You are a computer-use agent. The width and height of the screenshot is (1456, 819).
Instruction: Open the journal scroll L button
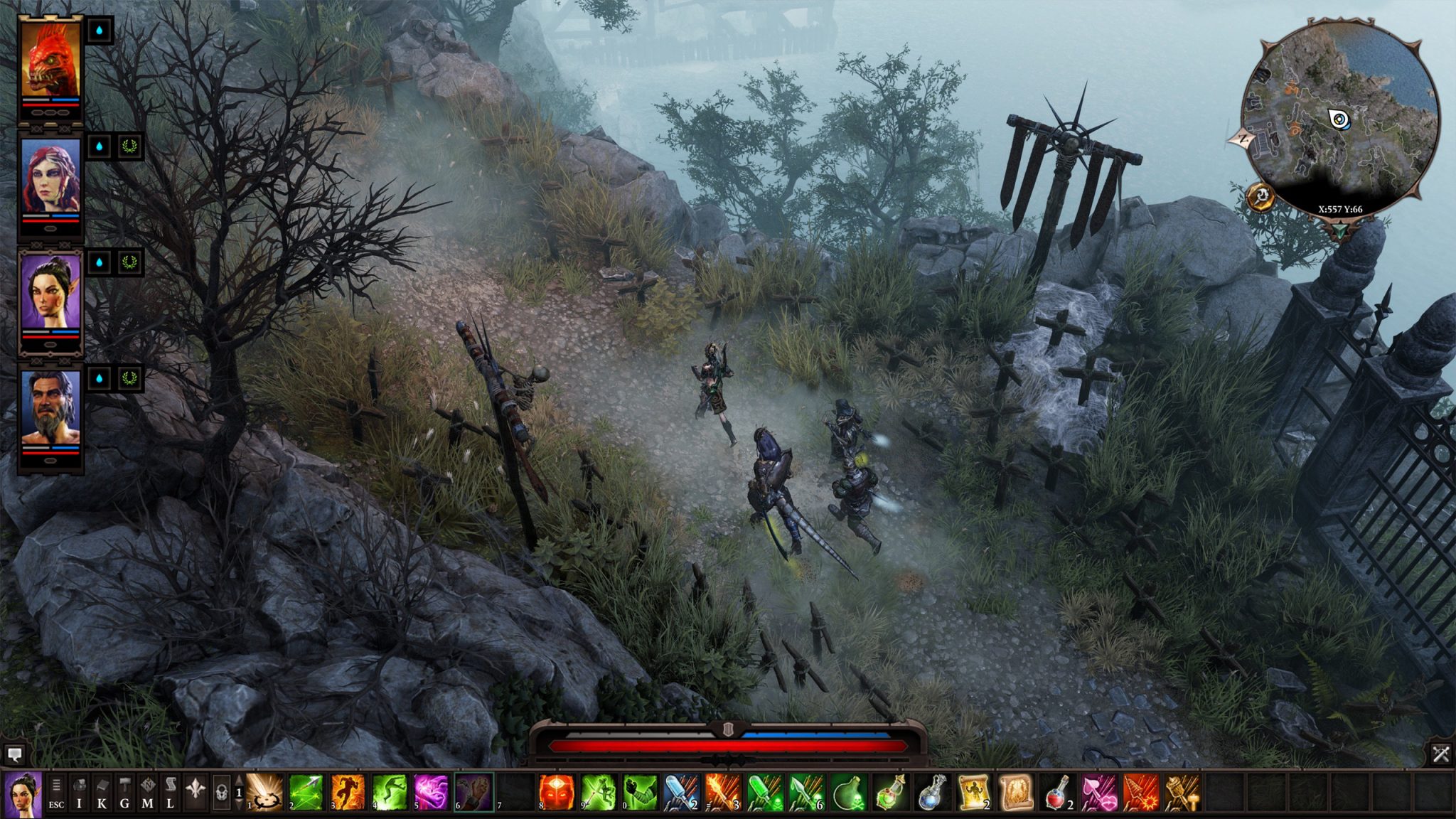pyautogui.click(x=171, y=793)
